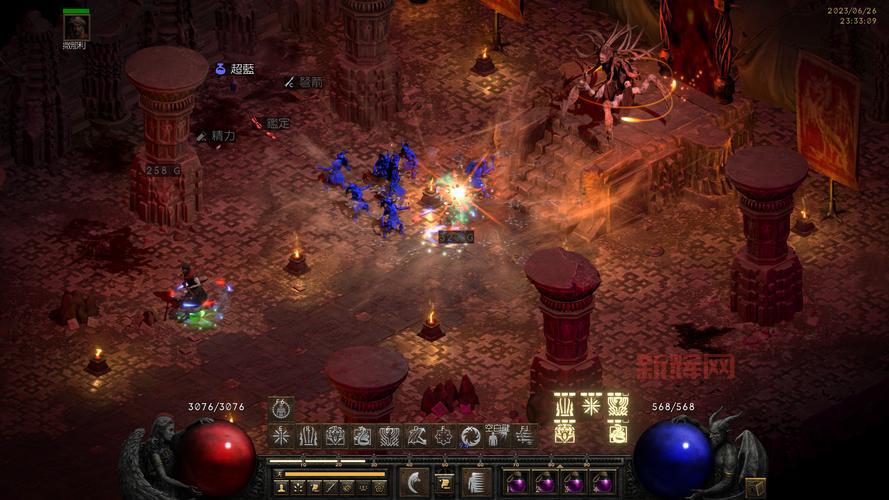Click the square box icon beside the mana orb
This screenshot has width=889, height=500.
pos(756,487)
